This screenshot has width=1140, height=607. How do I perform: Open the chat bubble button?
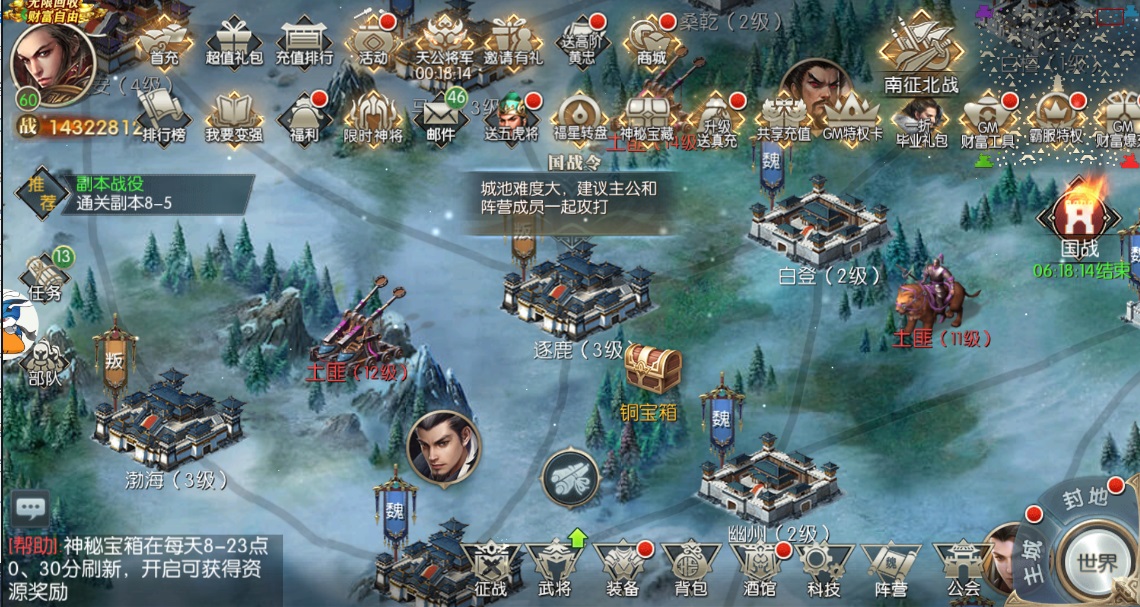pyautogui.click(x=30, y=508)
